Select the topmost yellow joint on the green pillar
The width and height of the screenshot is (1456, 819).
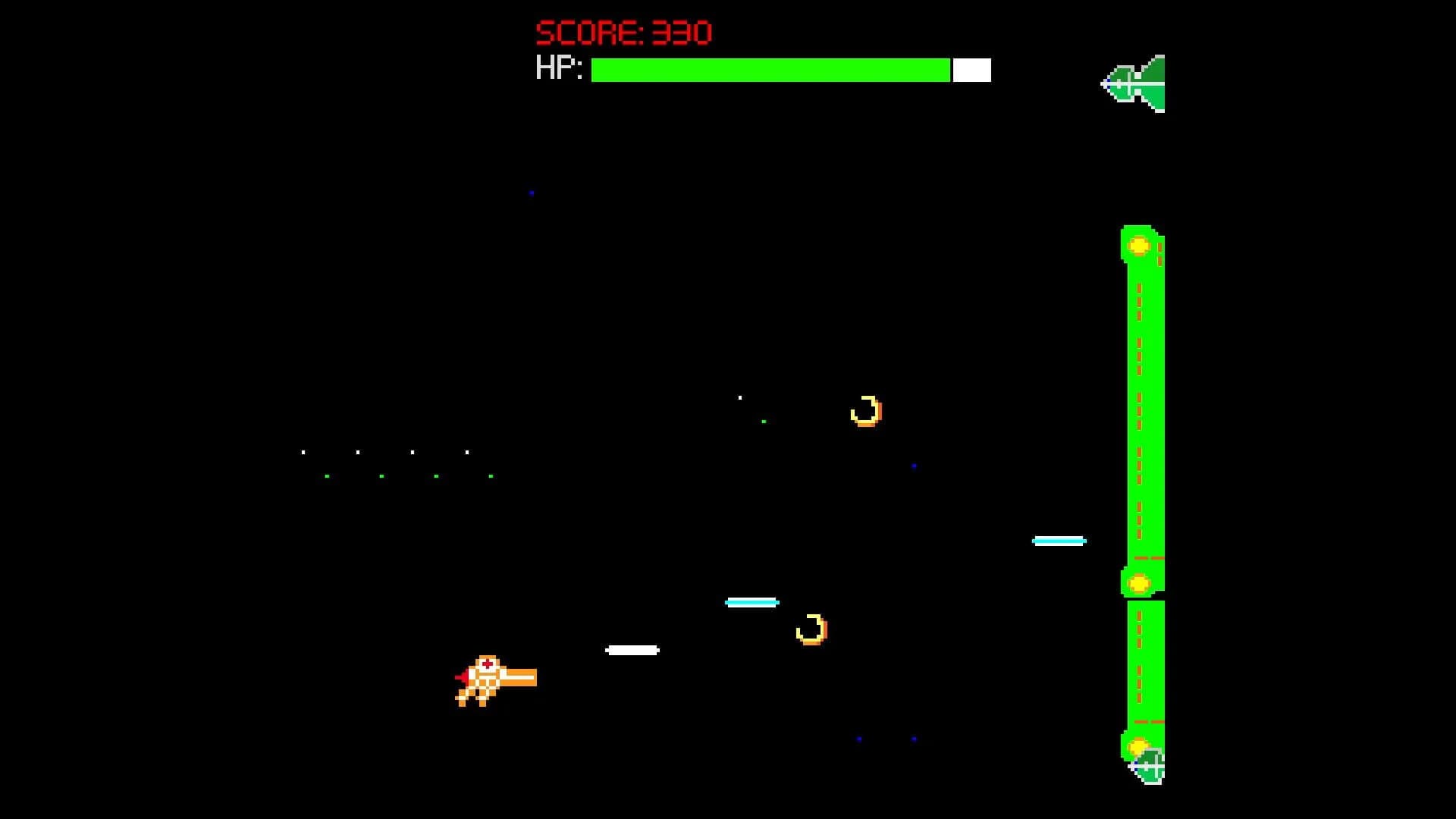pyautogui.click(x=1138, y=245)
